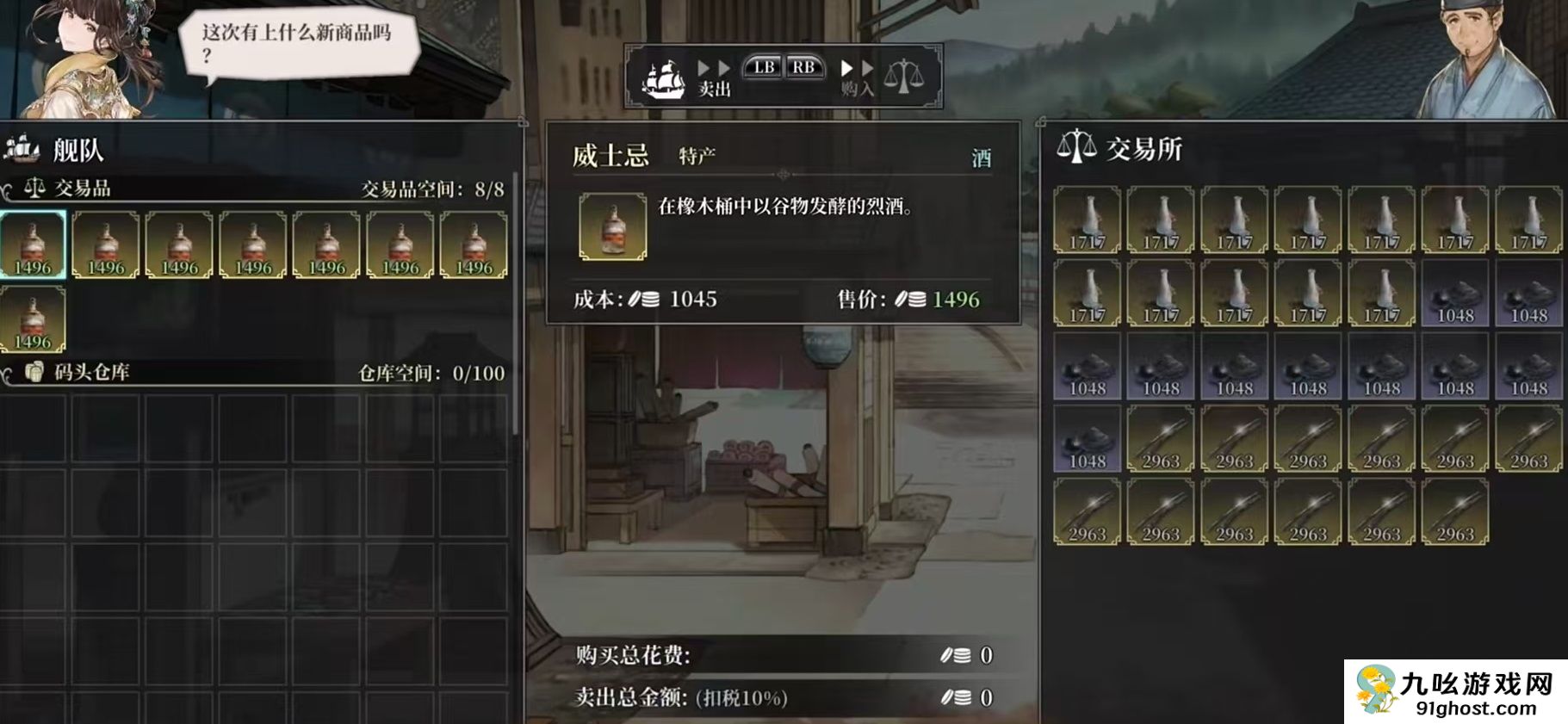
Task: Select the fleet ship icon on 舰队 panel
Action: pos(21,147)
